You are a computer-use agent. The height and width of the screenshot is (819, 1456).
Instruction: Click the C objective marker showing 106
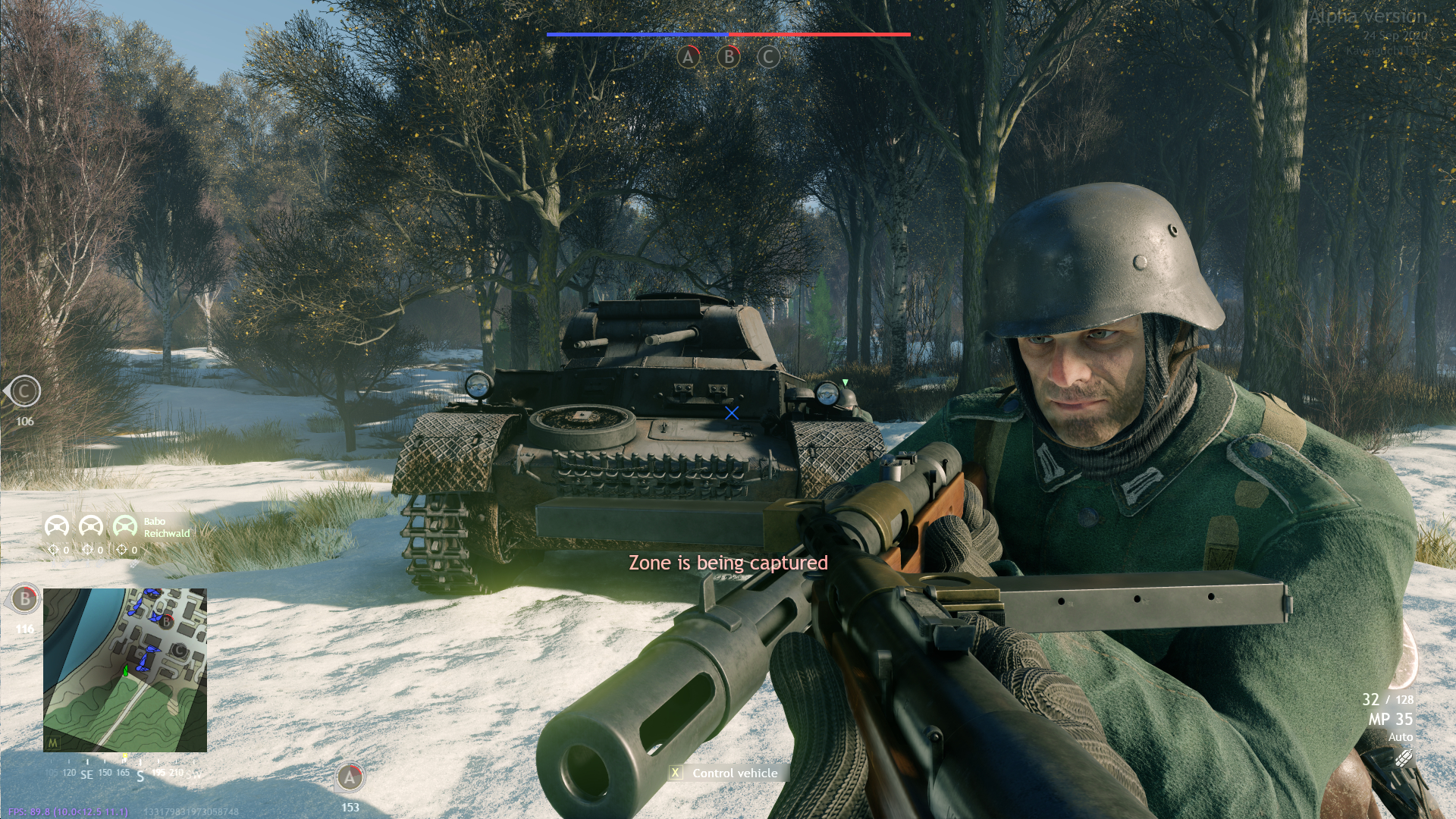point(25,392)
